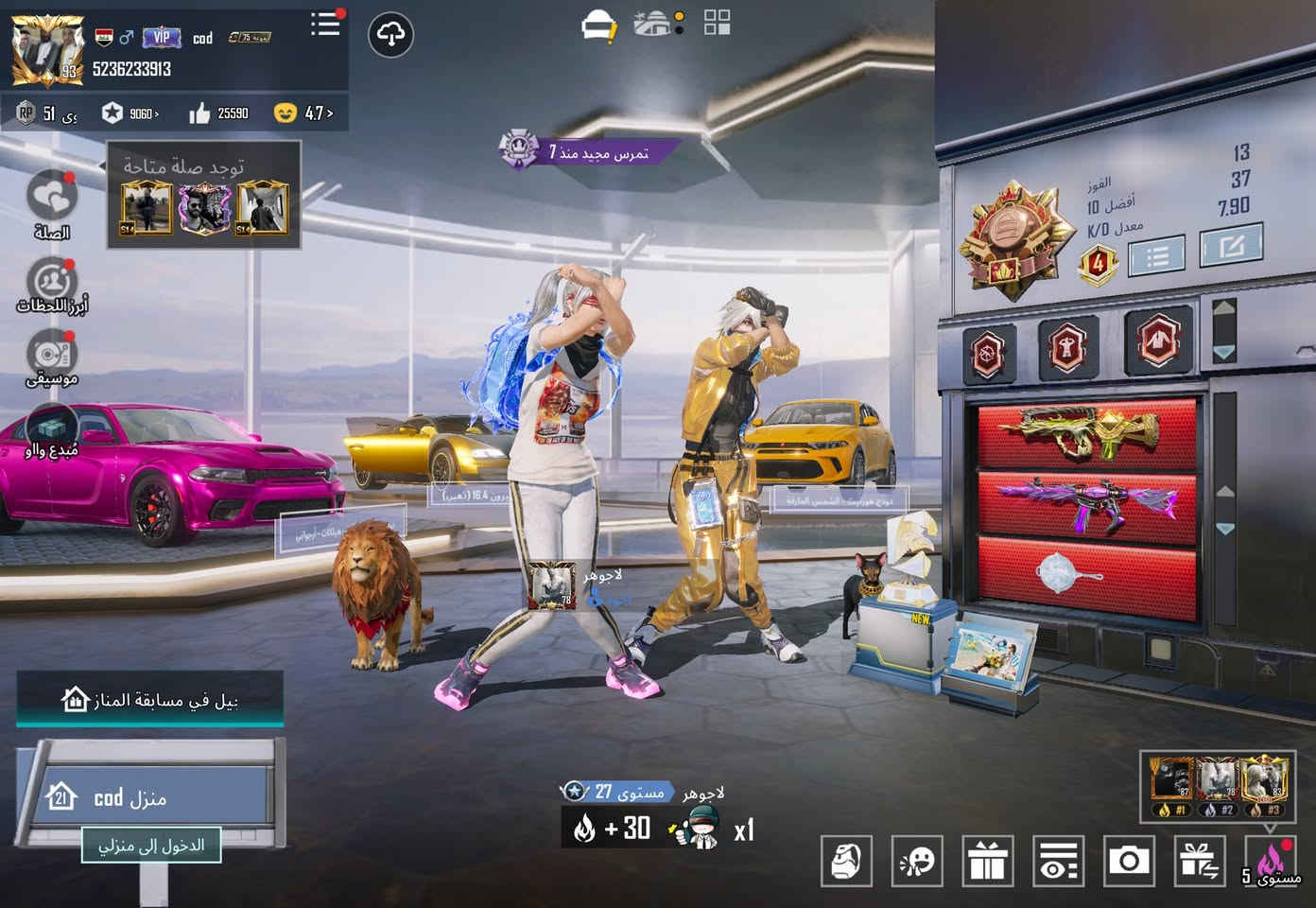Open the gift box button
The image size is (1316, 908).
point(987,861)
